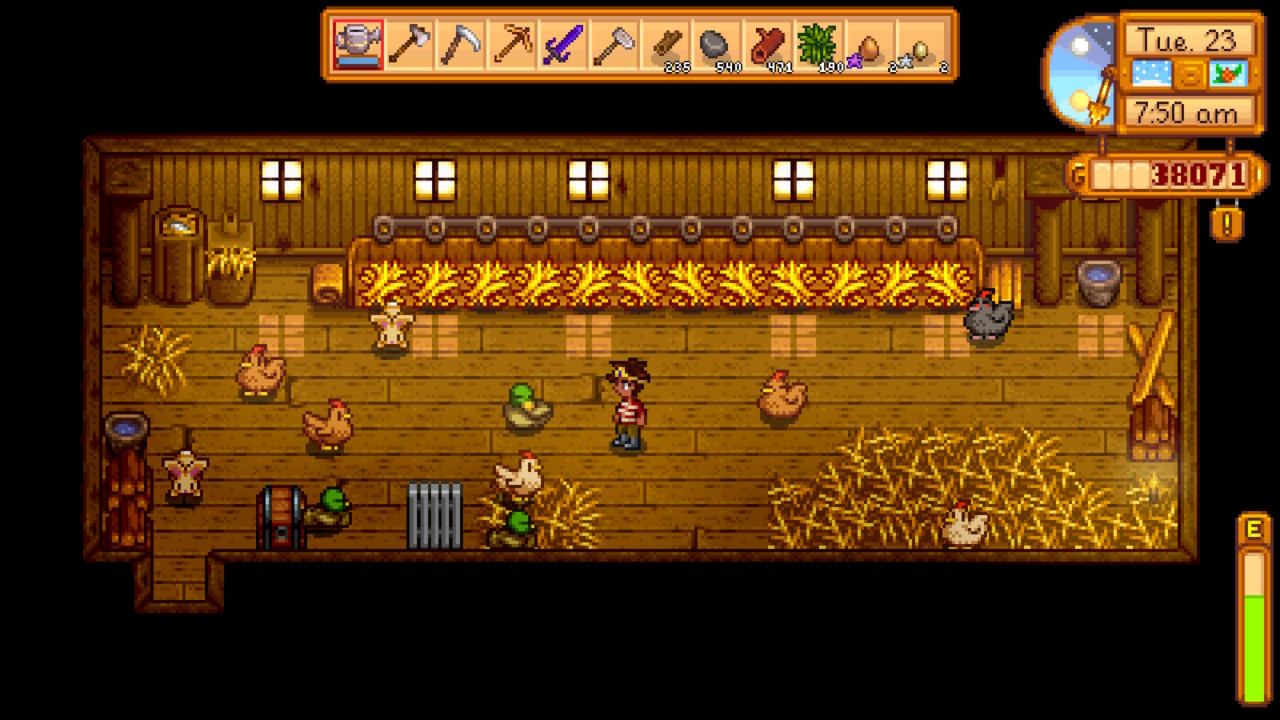Viewport: 1280px width, 720px height.
Task: Switch to the pickaxe
Action: point(511,45)
